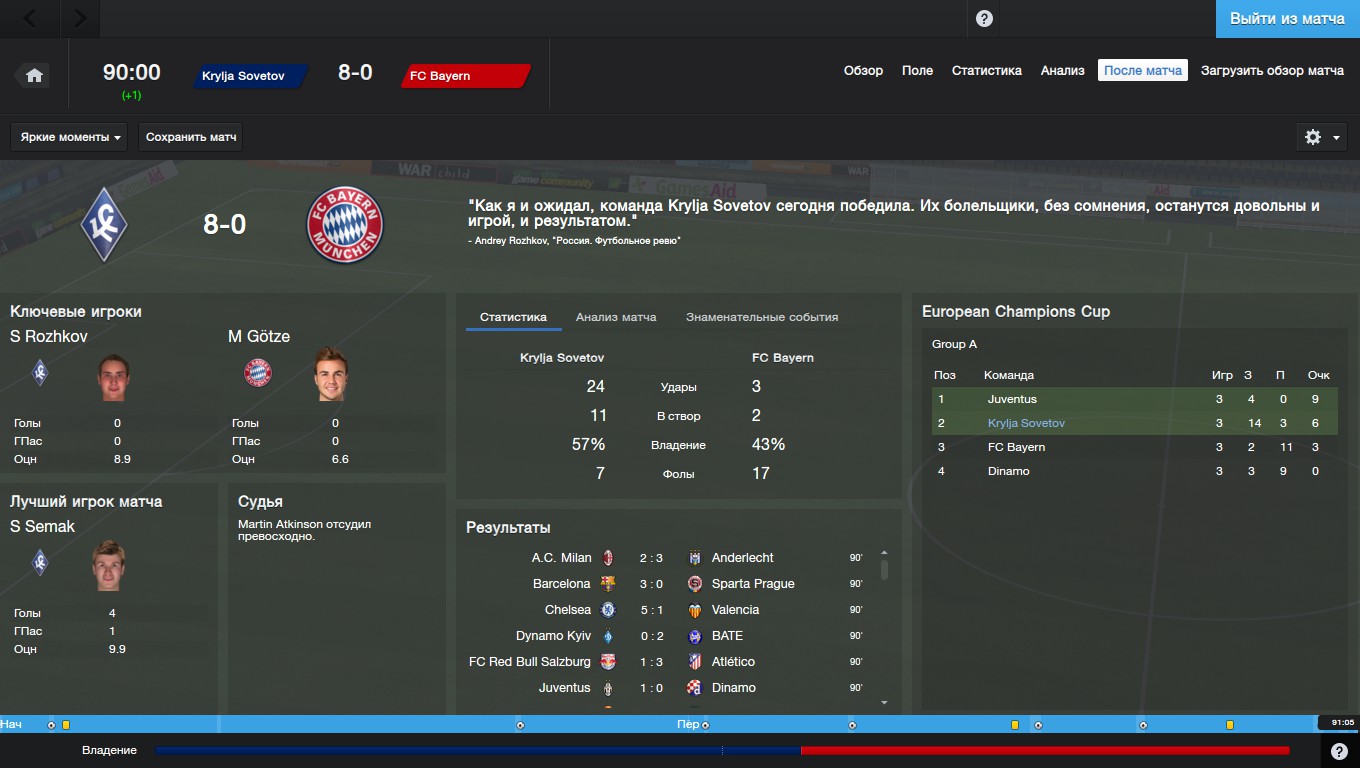Click the Juventus badge in the results panel
The image size is (1360, 768).
[x=607, y=688]
